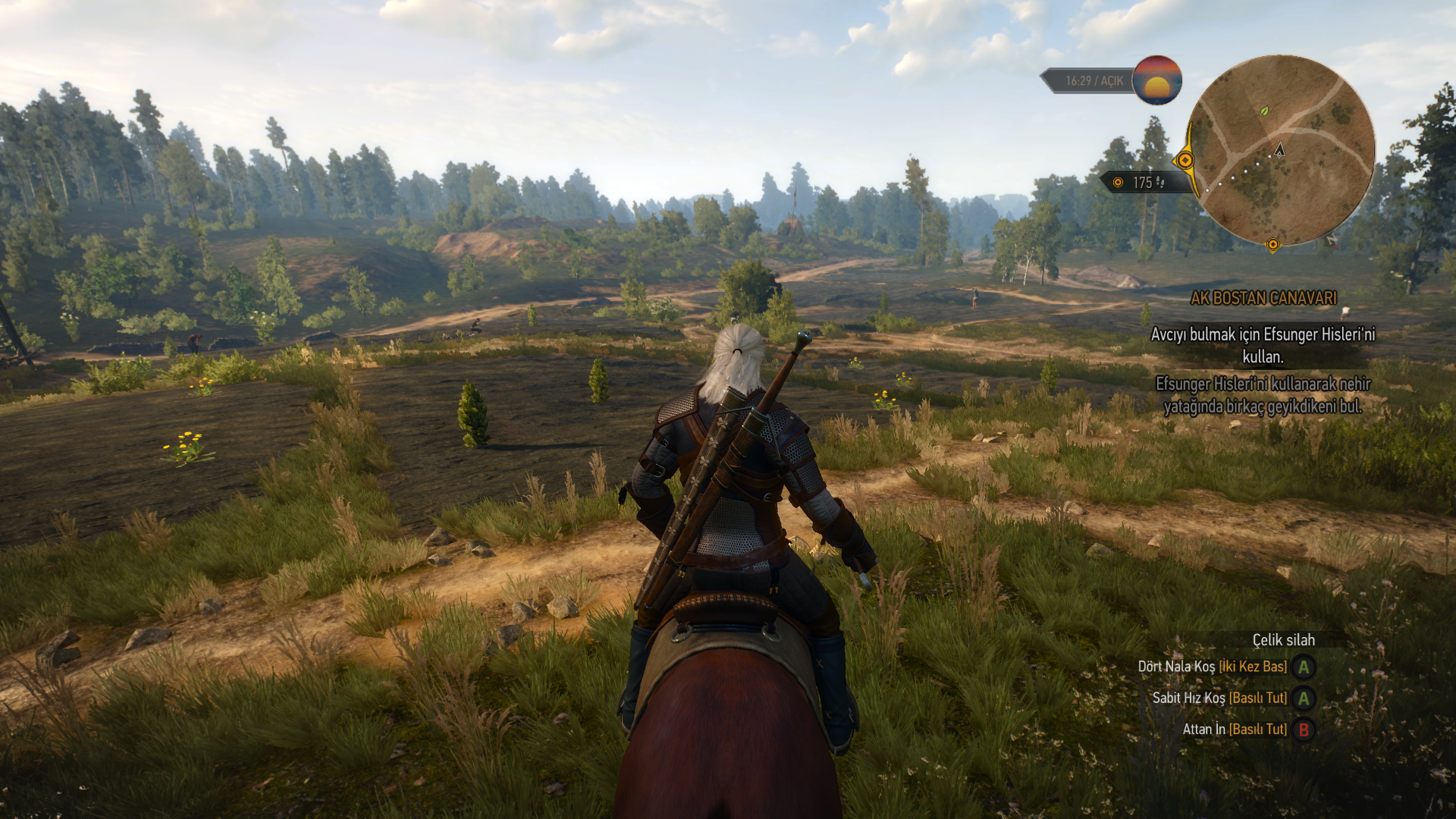1456x819 pixels.
Task: Click the circular minimap
Action: (1281, 150)
